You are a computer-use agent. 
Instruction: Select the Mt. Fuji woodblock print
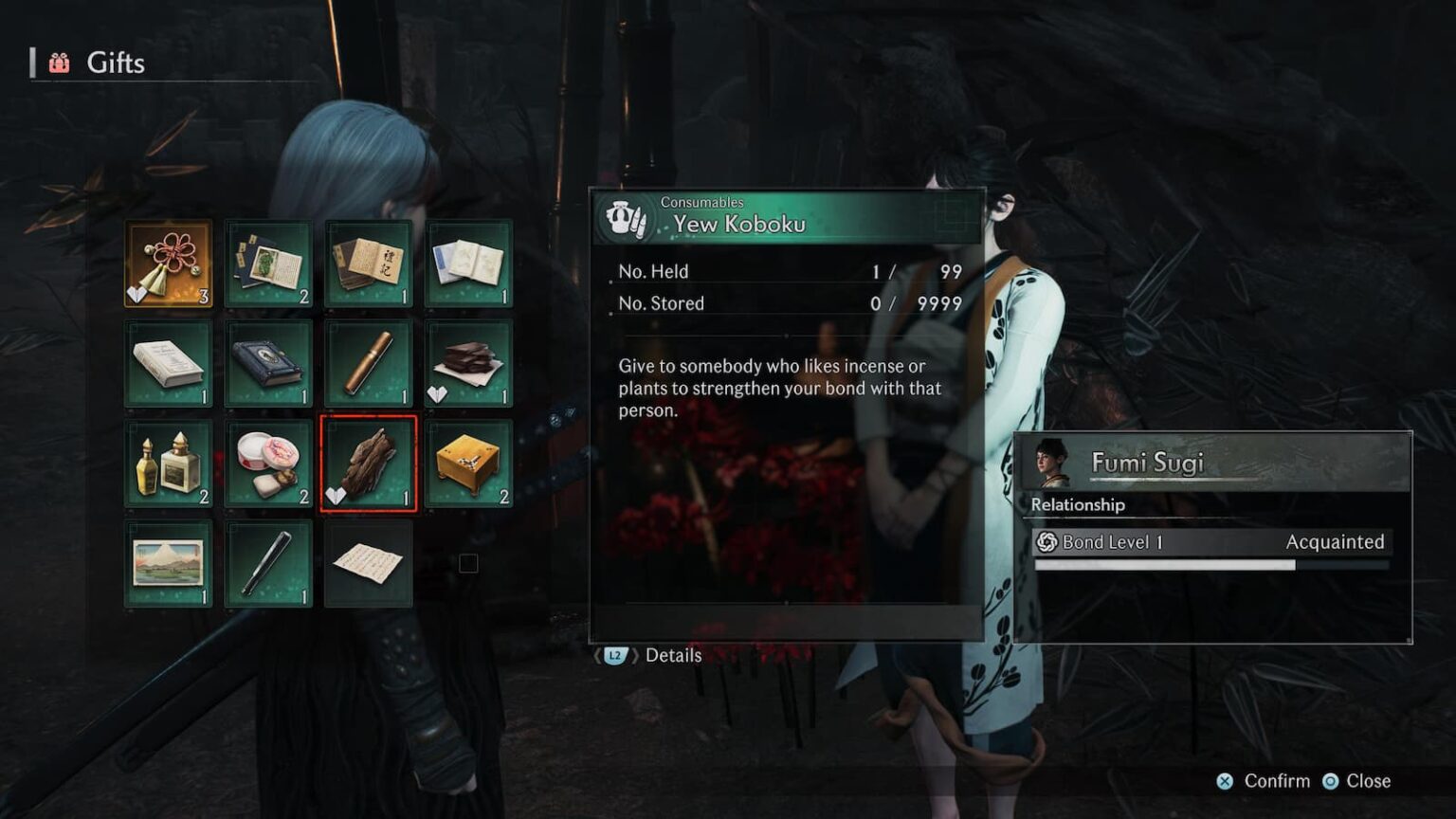[169, 562]
